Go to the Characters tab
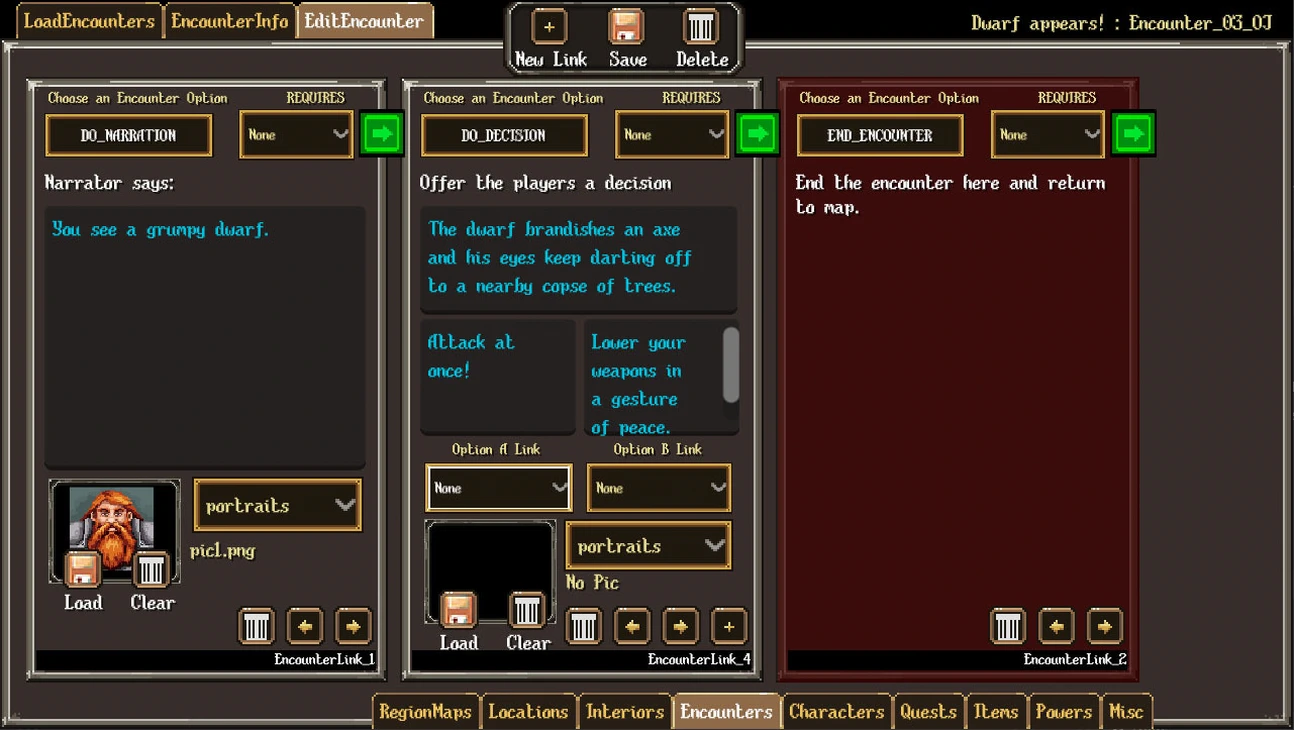This screenshot has width=1294, height=730. [836, 712]
